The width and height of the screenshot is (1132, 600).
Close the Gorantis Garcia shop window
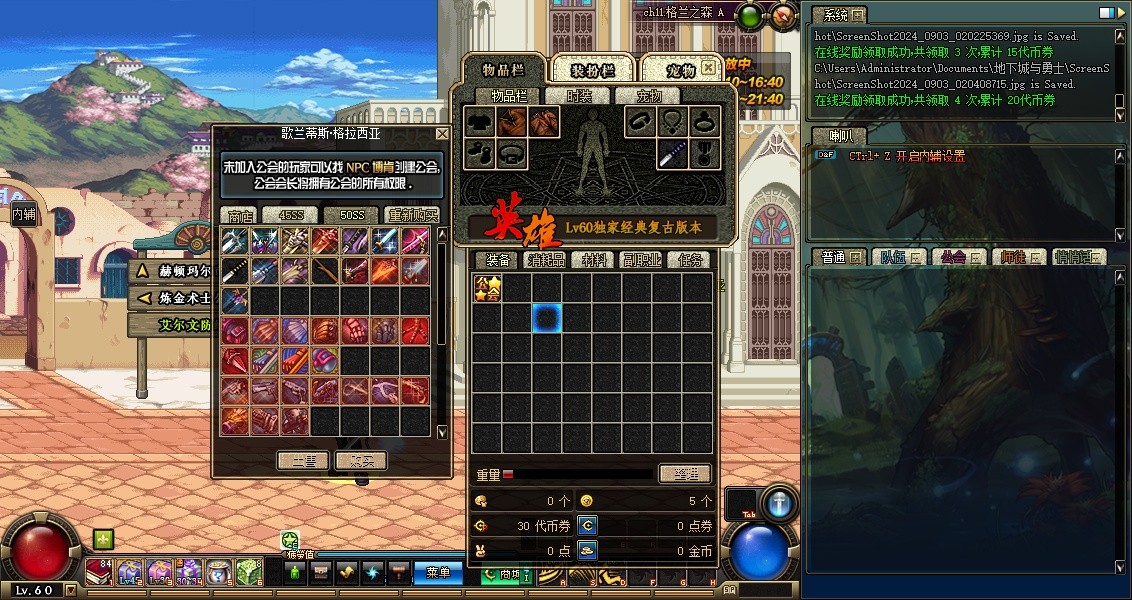coord(442,134)
